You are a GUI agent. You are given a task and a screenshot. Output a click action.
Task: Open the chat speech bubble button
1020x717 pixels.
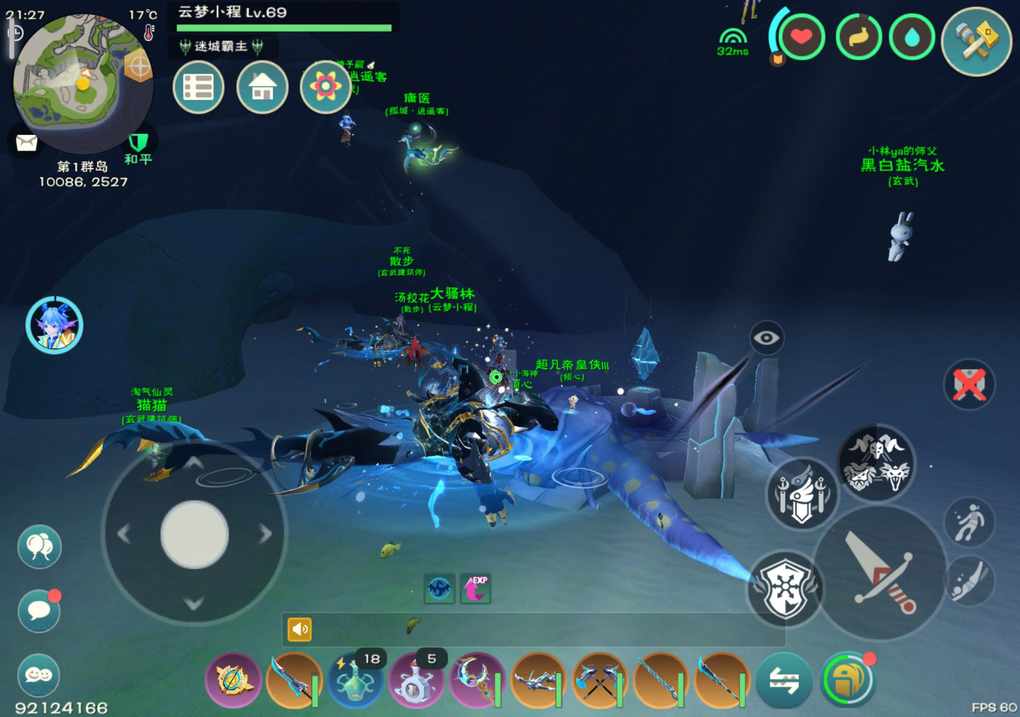(39, 609)
